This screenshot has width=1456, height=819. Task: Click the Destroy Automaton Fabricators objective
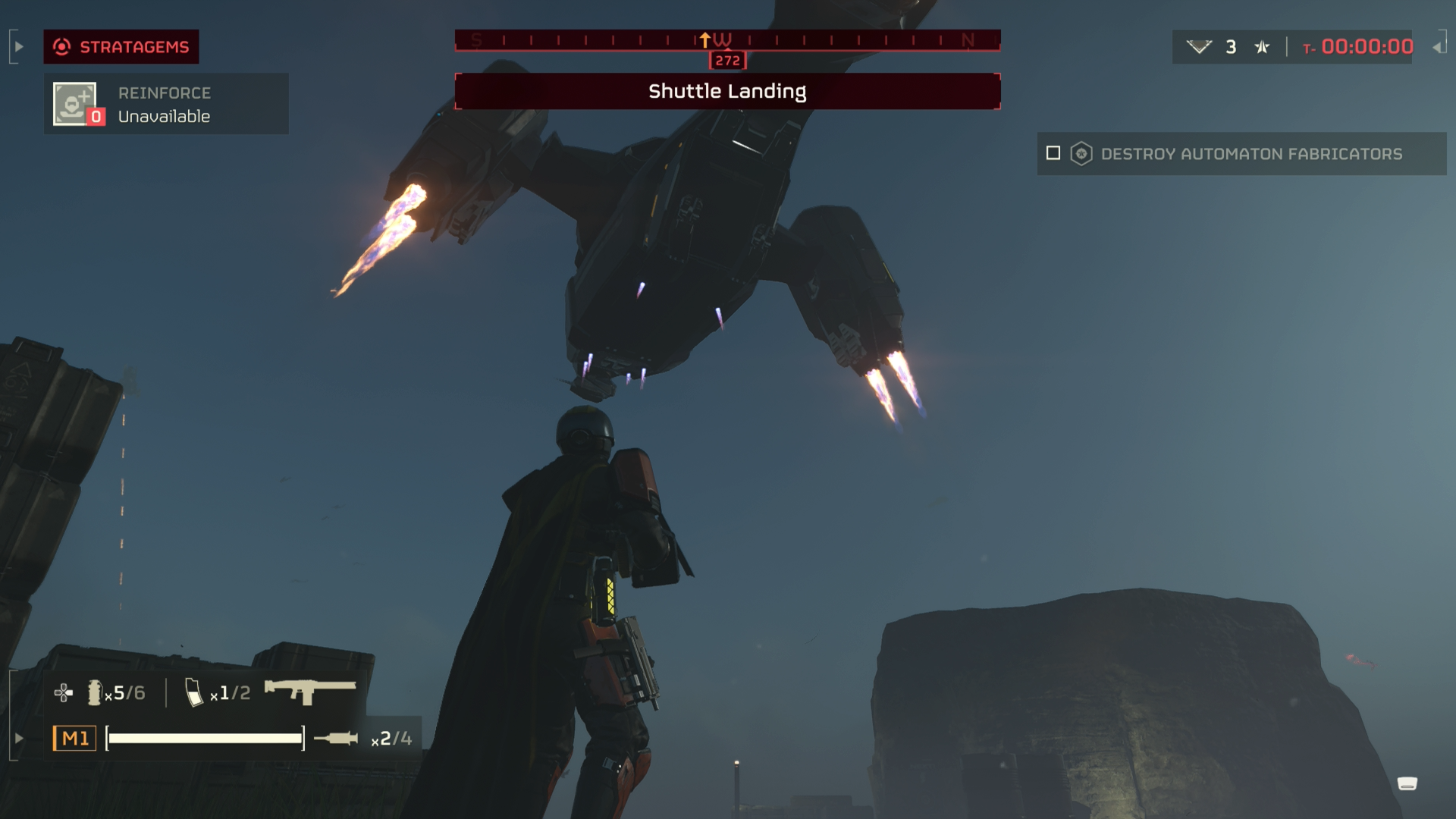[1251, 154]
